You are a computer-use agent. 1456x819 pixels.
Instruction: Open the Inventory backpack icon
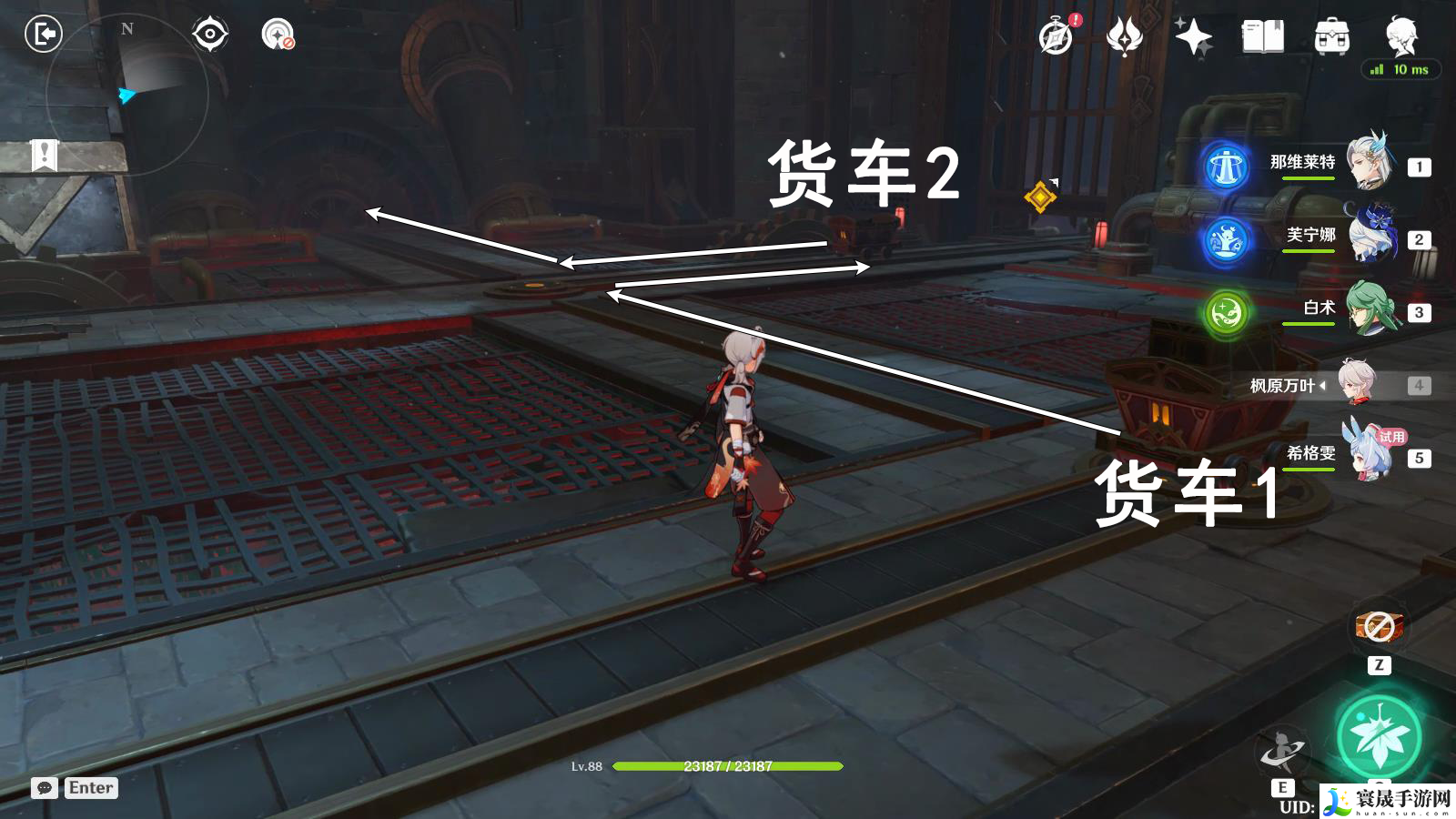click(1331, 36)
